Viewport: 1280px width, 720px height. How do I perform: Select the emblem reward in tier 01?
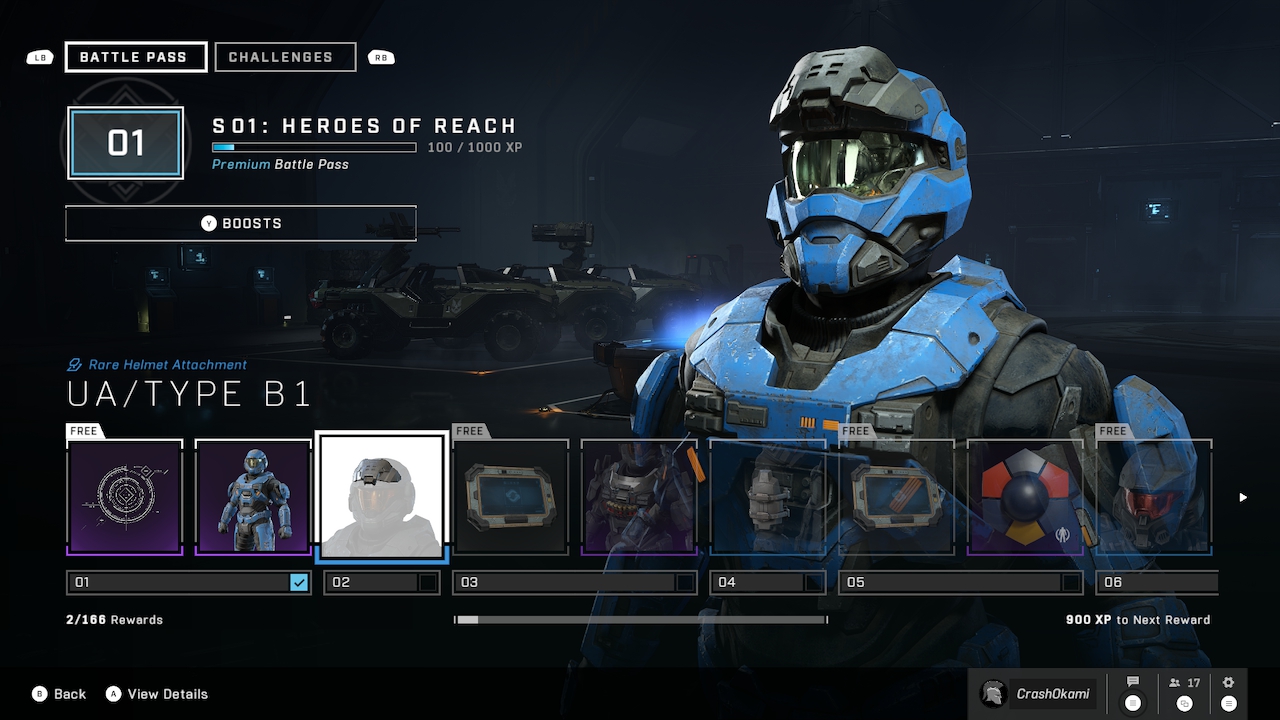click(125, 497)
